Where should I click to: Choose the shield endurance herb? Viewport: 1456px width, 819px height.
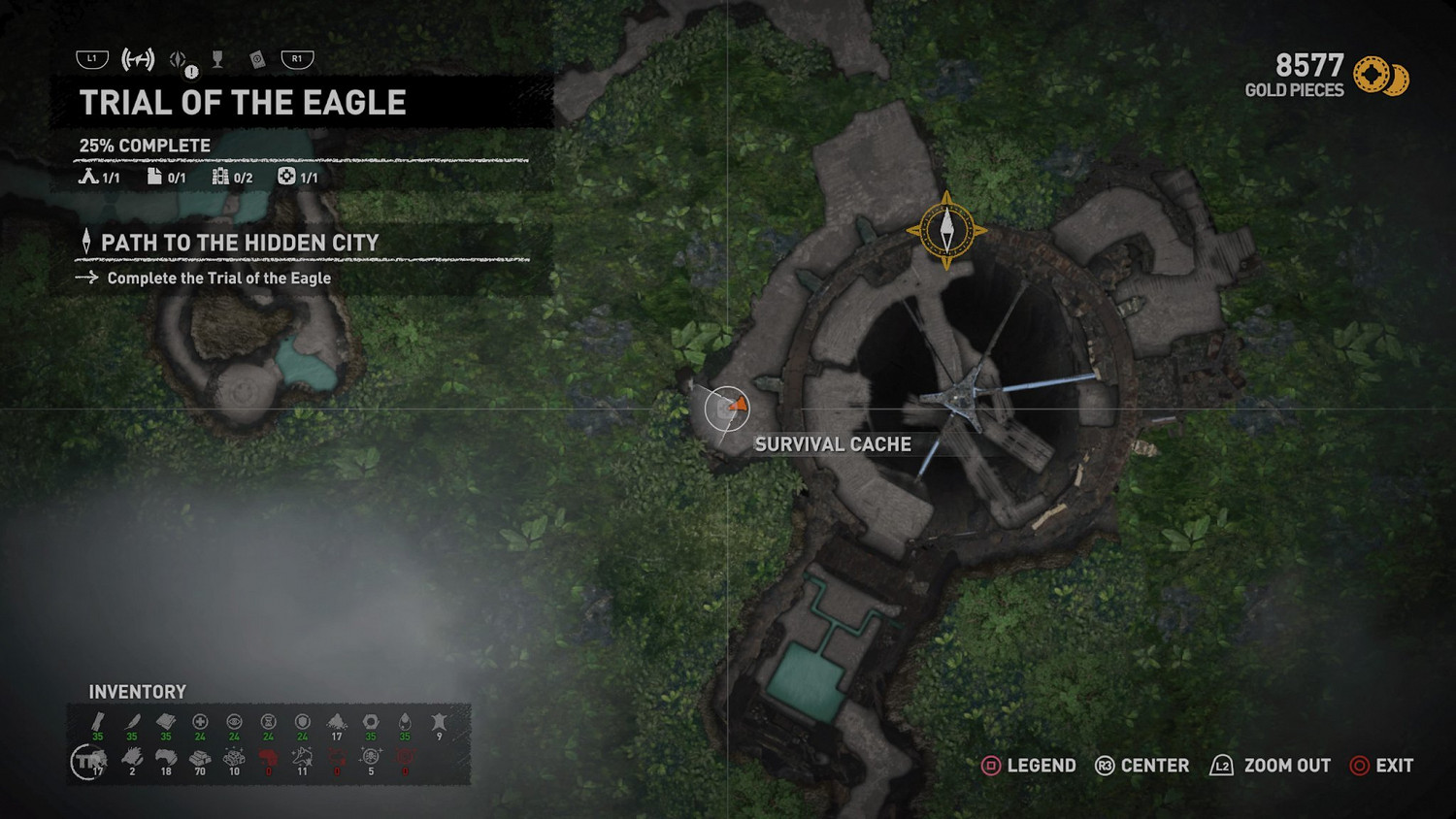tap(303, 723)
